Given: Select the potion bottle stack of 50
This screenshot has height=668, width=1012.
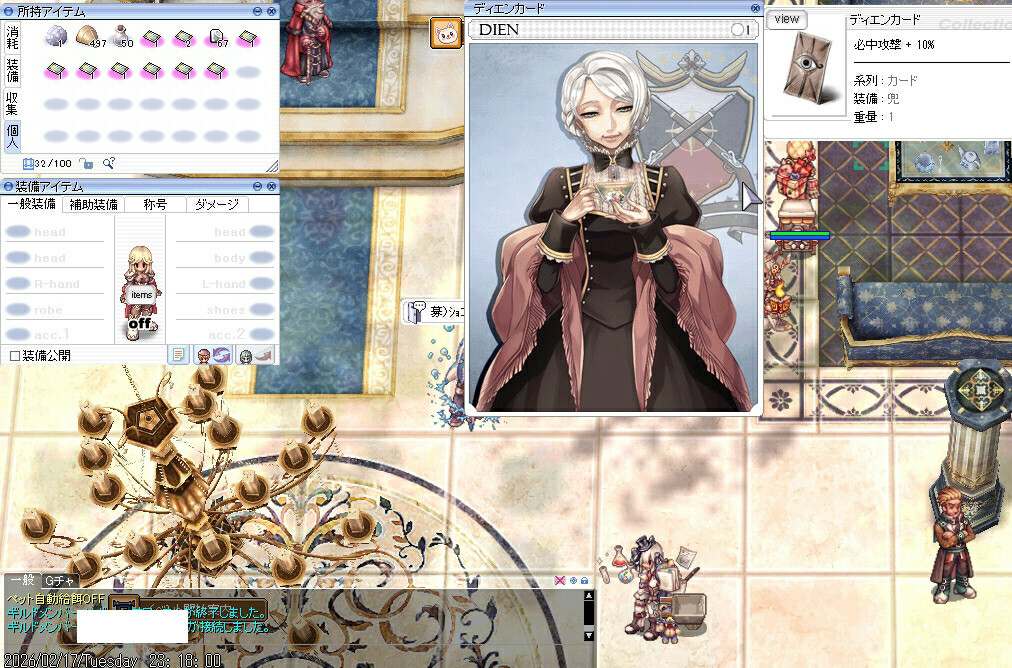Looking at the screenshot, I should tap(122, 37).
